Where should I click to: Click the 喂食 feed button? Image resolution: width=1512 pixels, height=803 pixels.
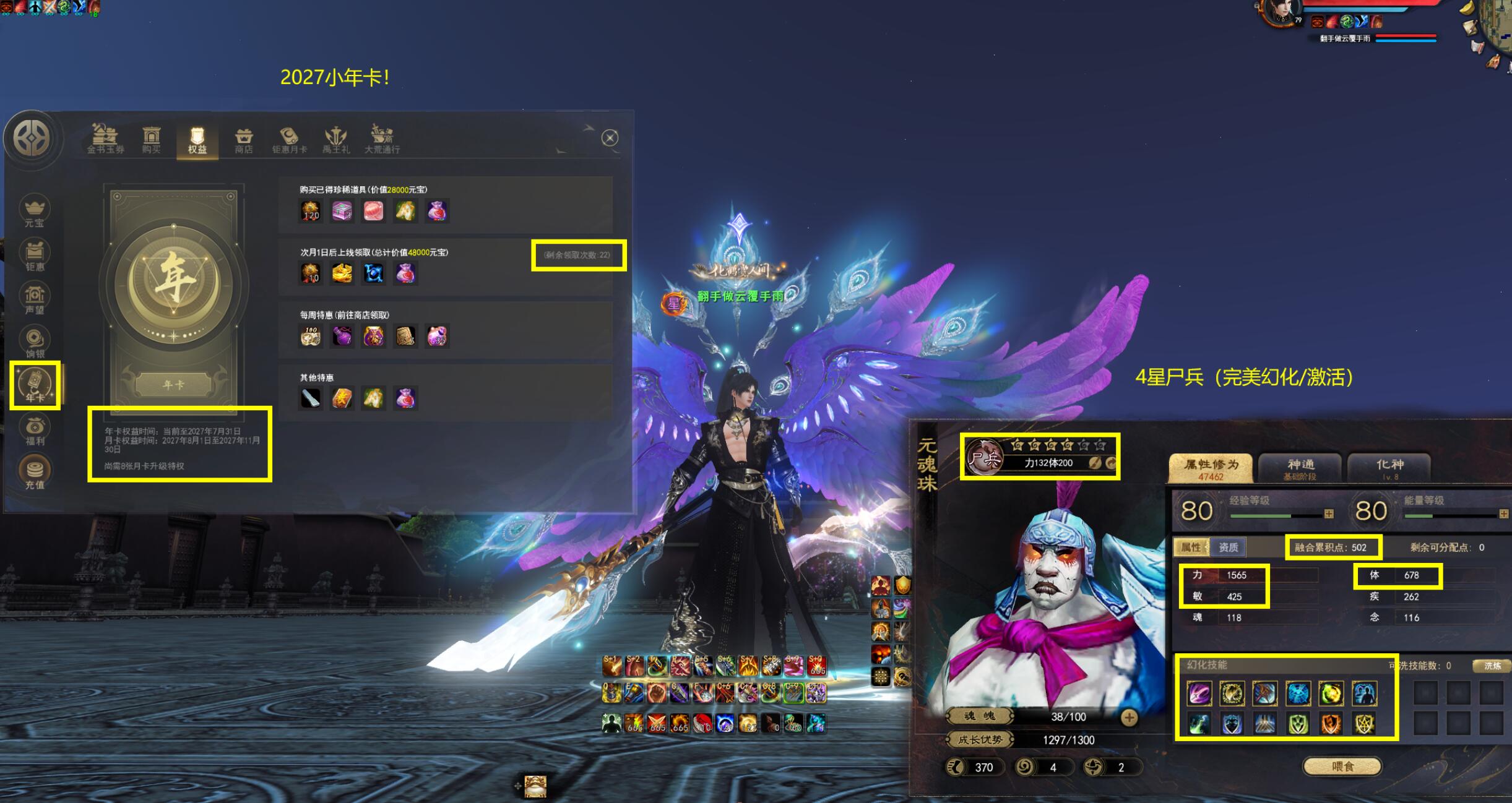click(x=1342, y=766)
